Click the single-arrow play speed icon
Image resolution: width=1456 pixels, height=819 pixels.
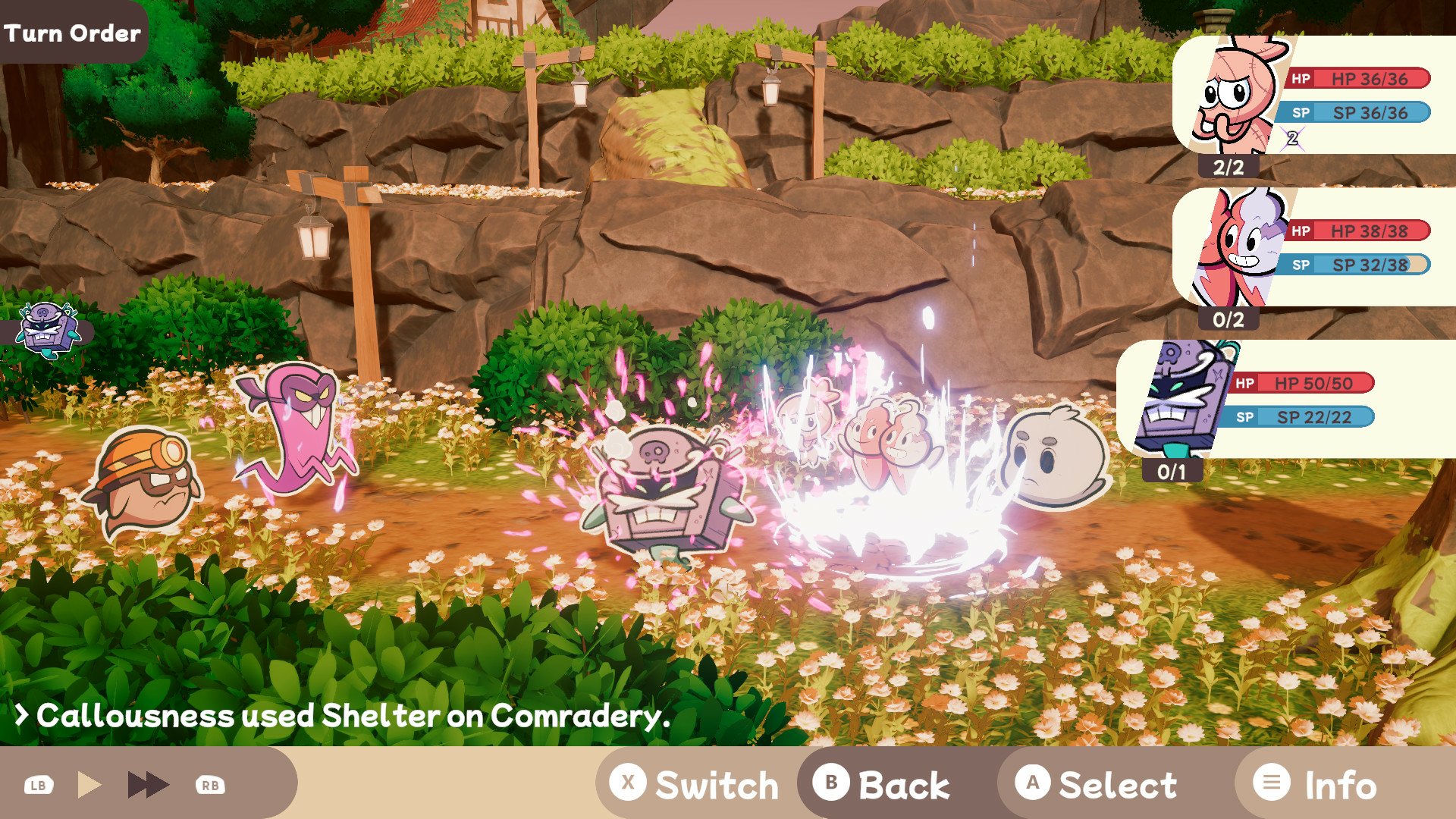90,784
